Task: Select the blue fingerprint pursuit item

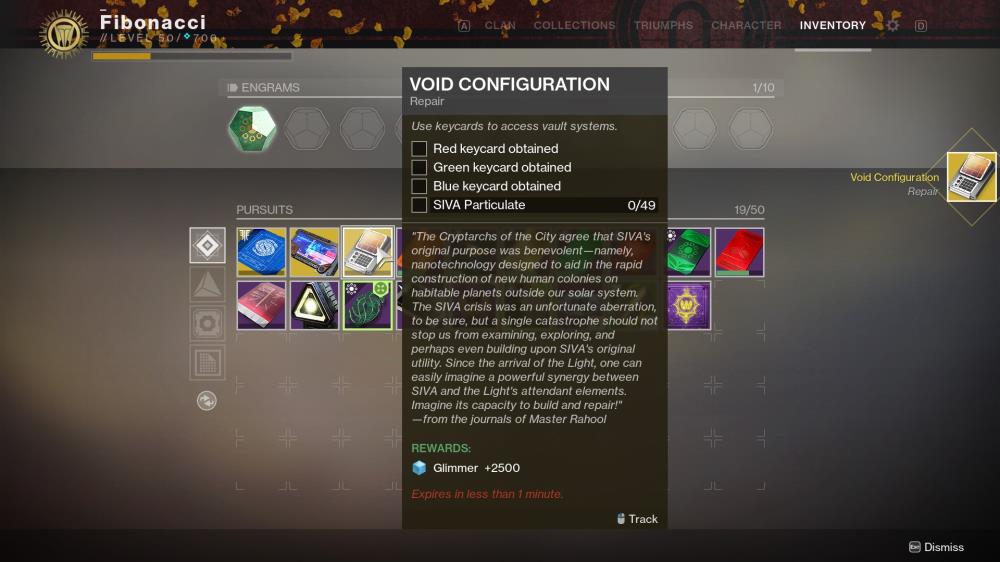Action: pyautogui.click(x=261, y=252)
